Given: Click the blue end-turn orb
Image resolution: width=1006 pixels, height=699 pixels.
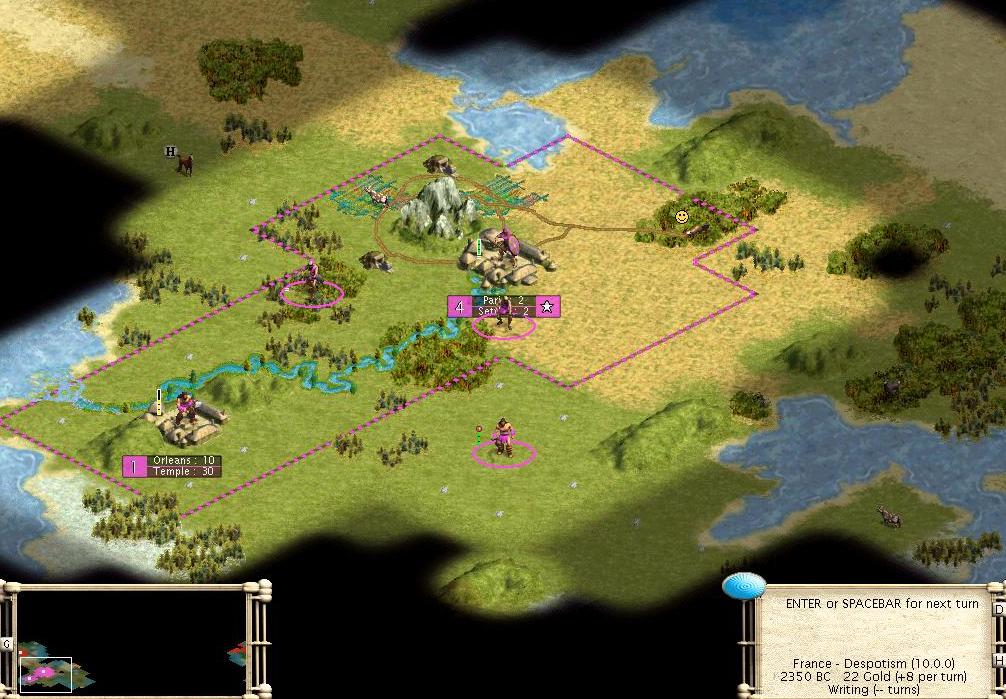Looking at the screenshot, I should 741,586.
